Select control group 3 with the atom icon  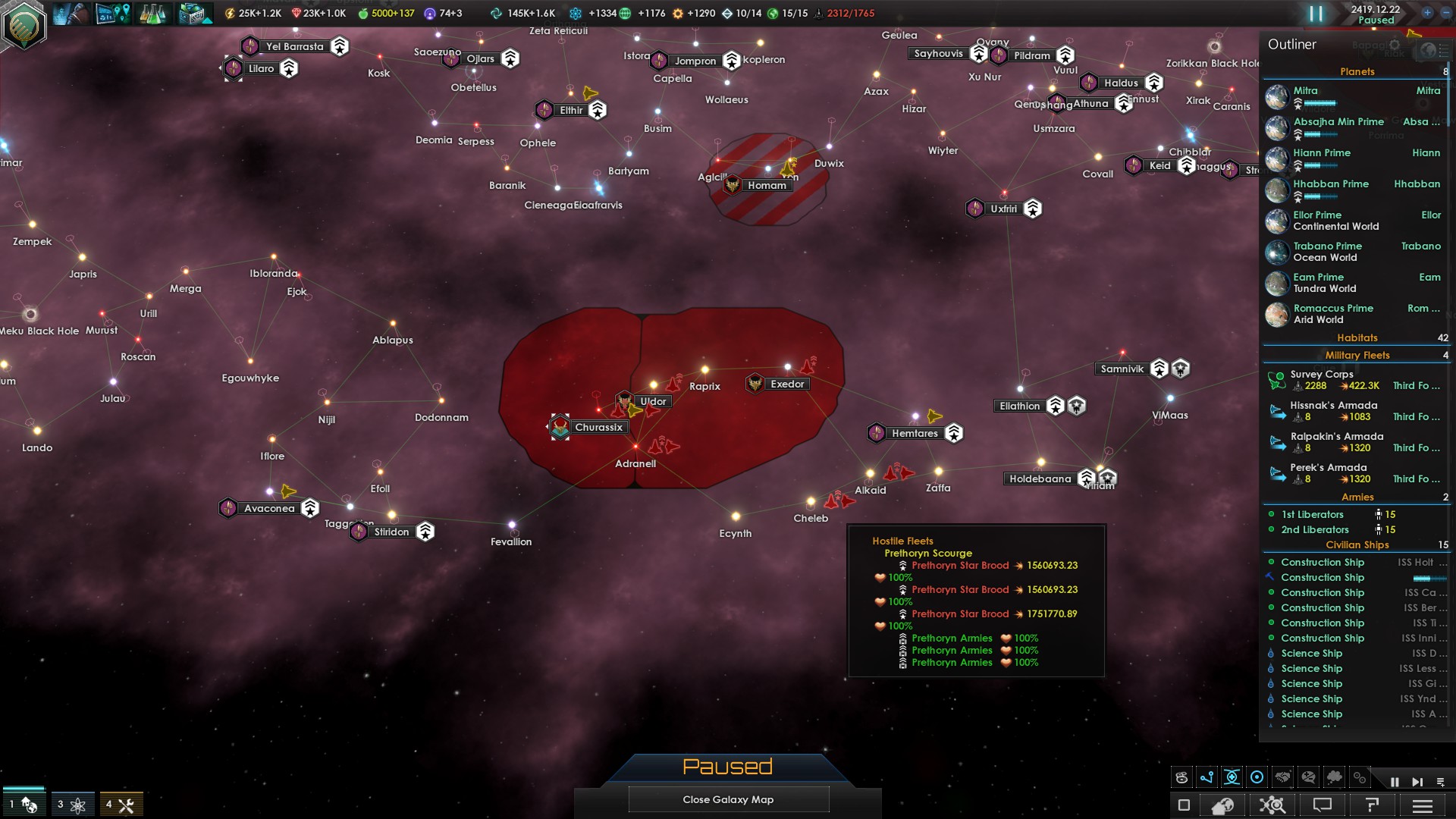tap(72, 805)
